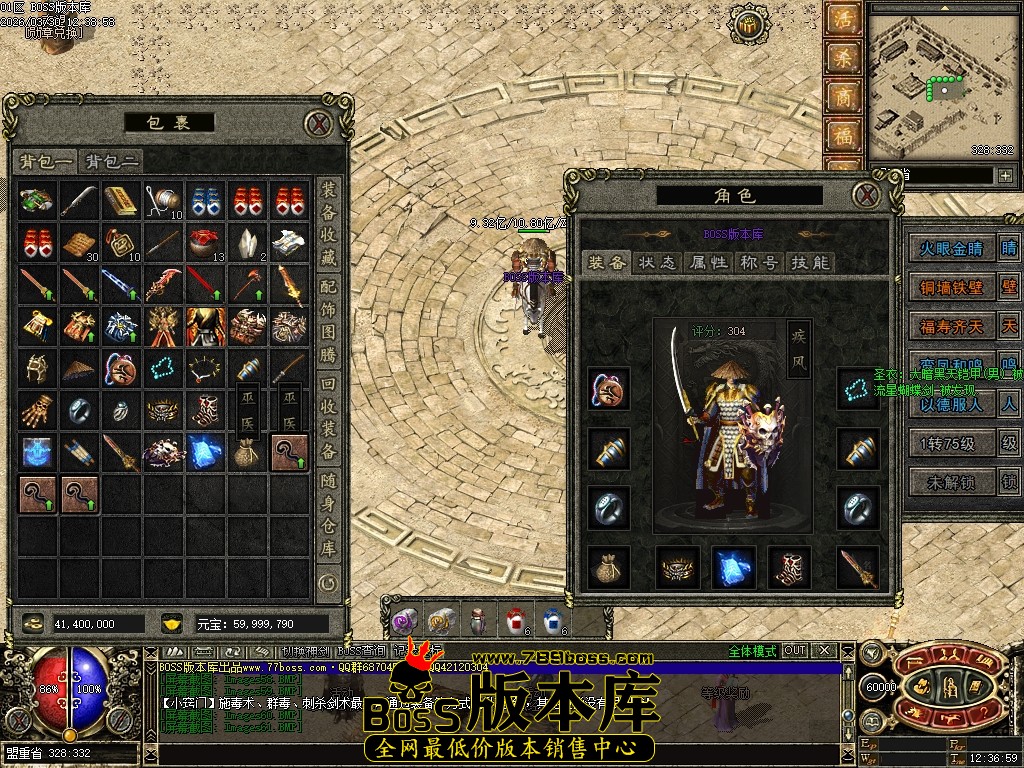Click the OUT button above chat
1024x768 pixels.
point(794,650)
